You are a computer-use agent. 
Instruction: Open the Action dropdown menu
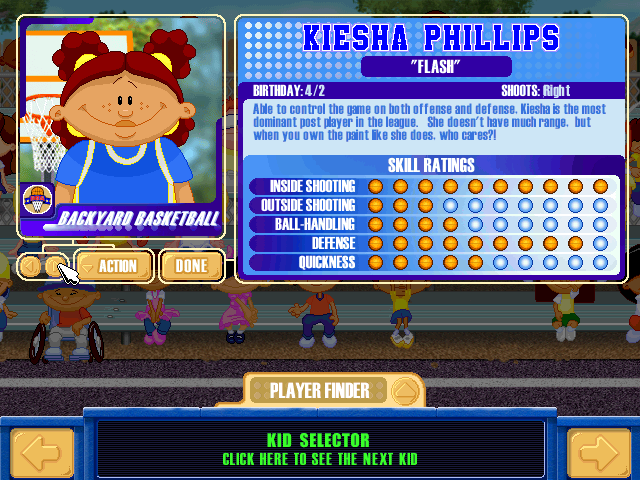click(x=113, y=266)
